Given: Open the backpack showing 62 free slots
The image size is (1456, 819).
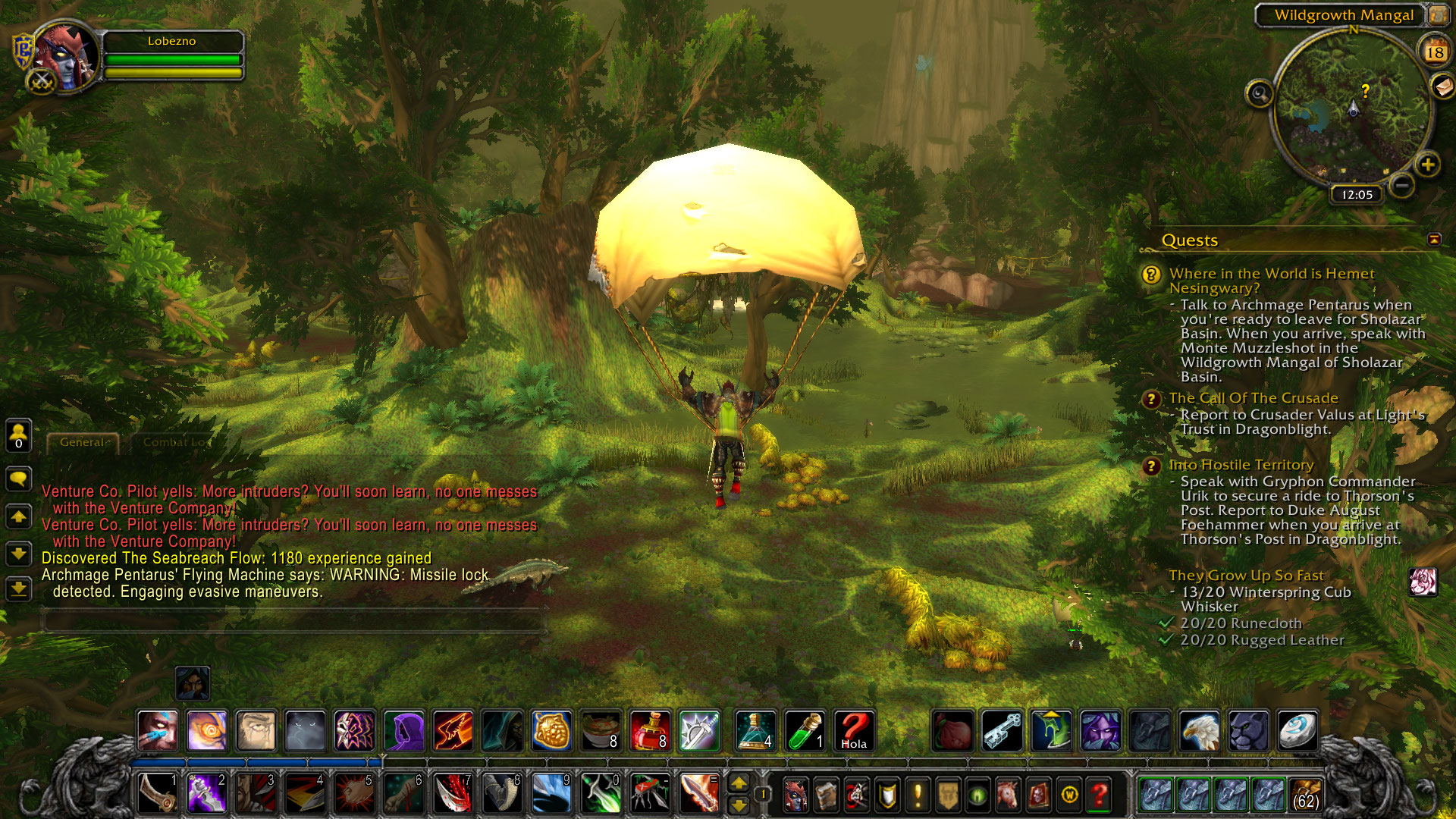Looking at the screenshot, I should click(x=1304, y=795).
